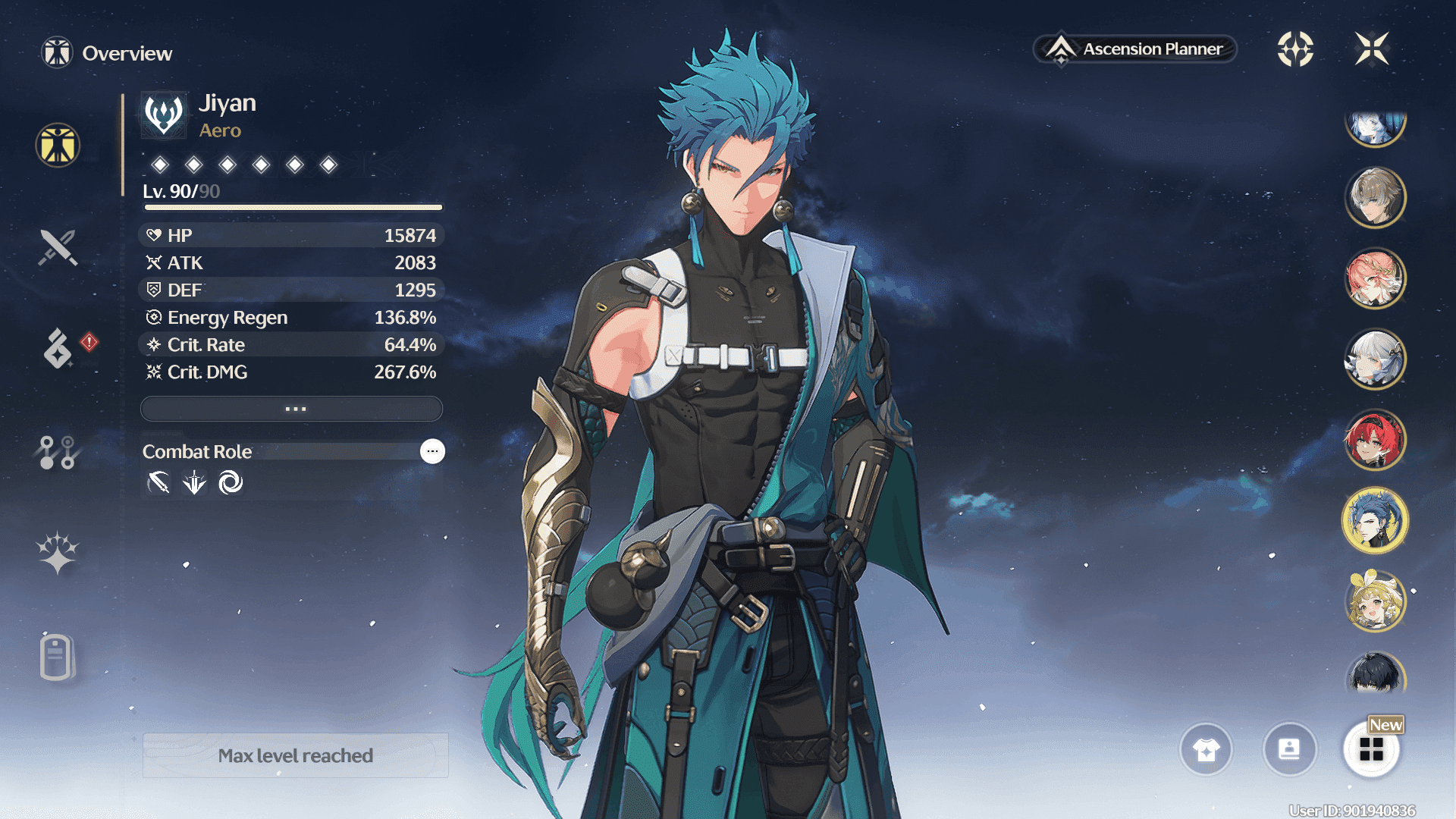Show Combat Role details
Image resolution: width=1456 pixels, height=819 pixels.
pyautogui.click(x=432, y=451)
